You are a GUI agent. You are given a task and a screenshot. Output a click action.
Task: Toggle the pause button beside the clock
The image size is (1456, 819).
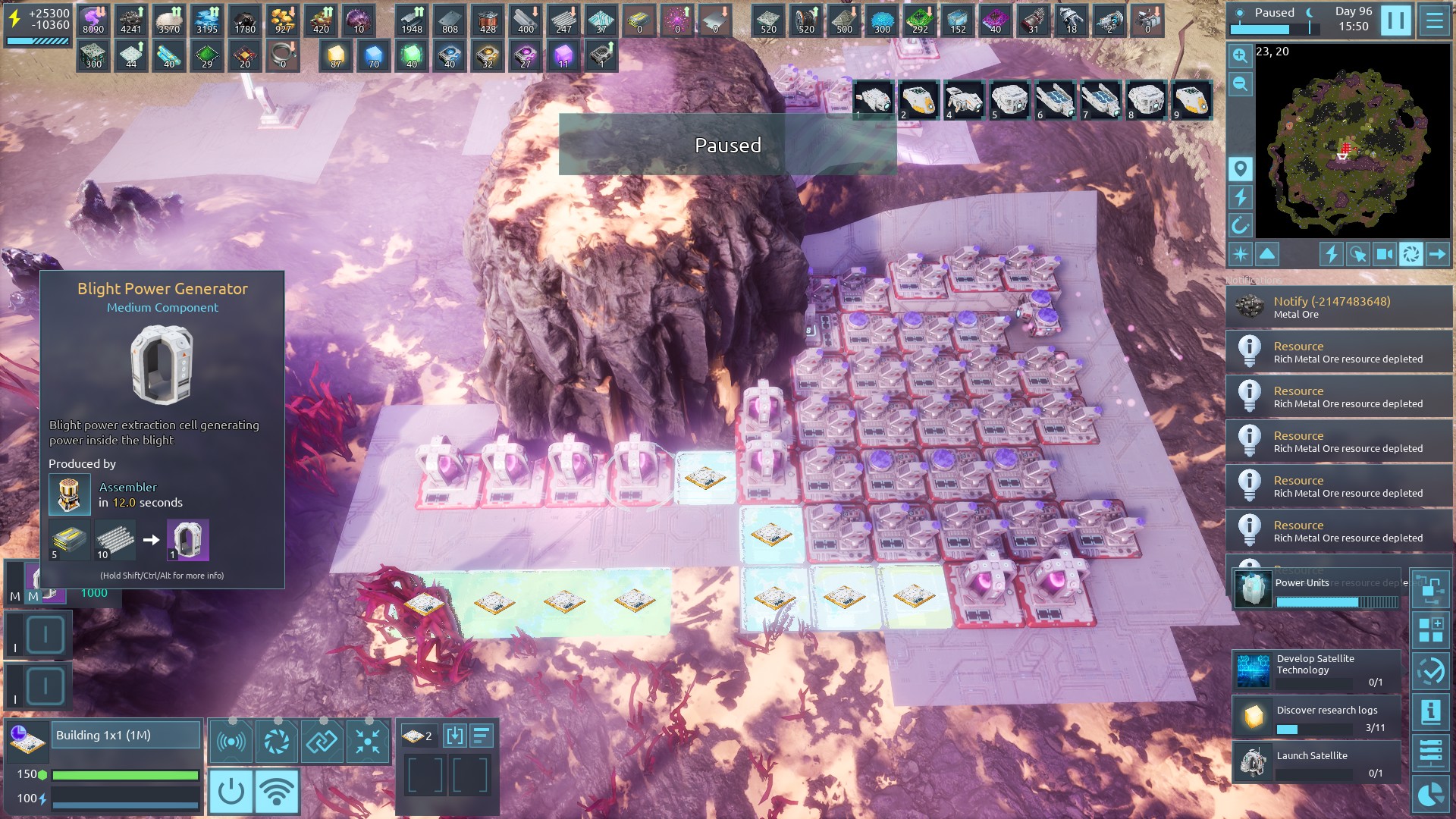pyautogui.click(x=1395, y=20)
